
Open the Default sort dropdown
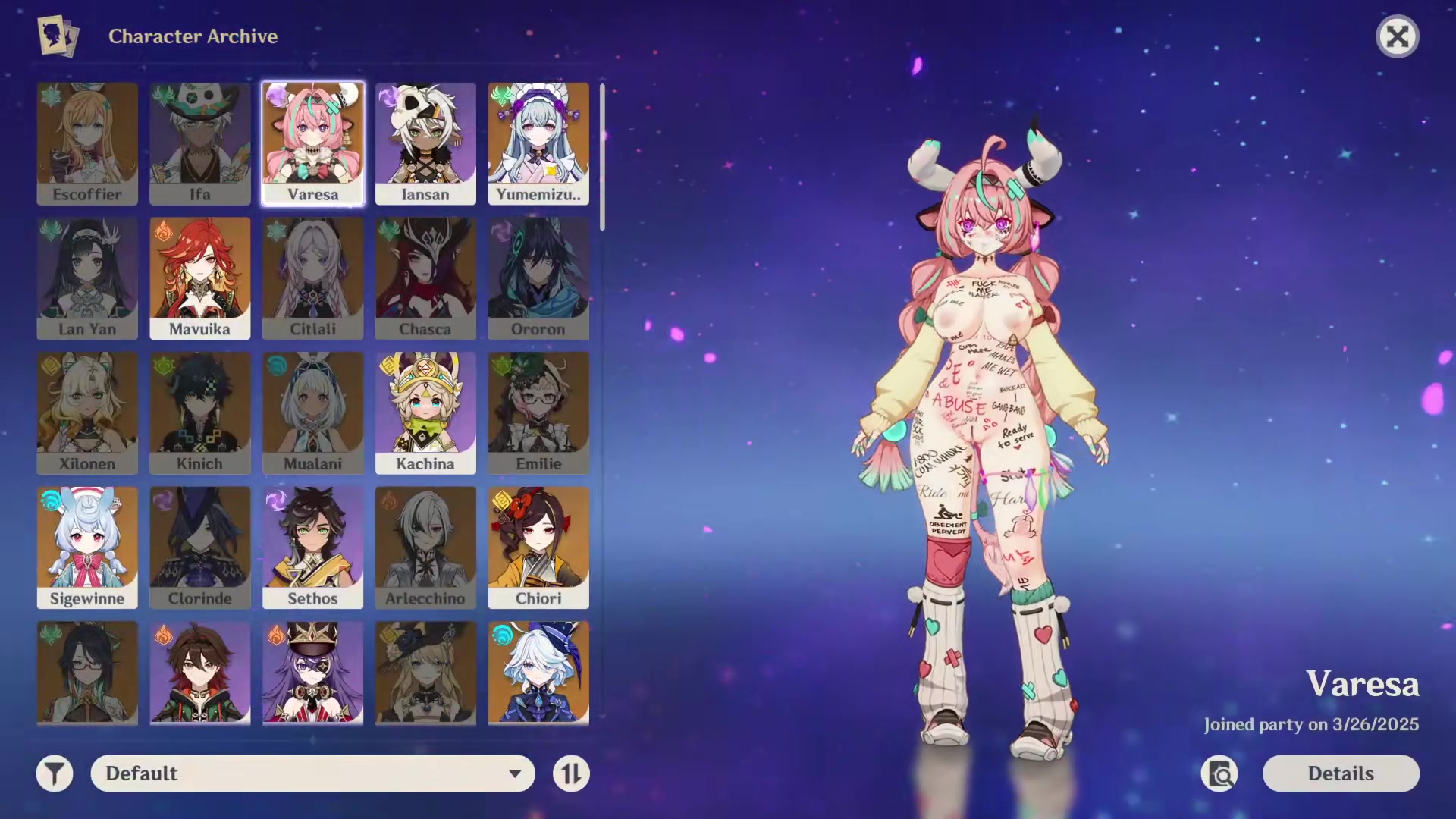[x=312, y=773]
